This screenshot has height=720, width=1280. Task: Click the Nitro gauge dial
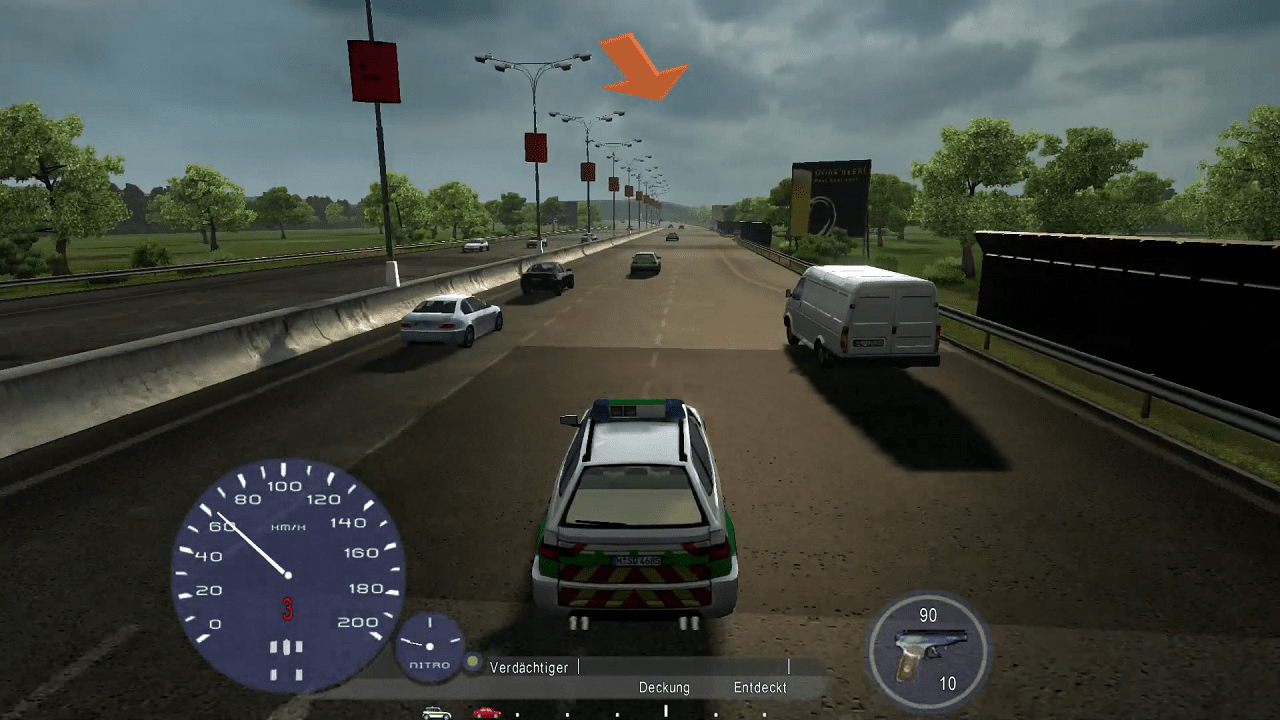[x=430, y=646]
